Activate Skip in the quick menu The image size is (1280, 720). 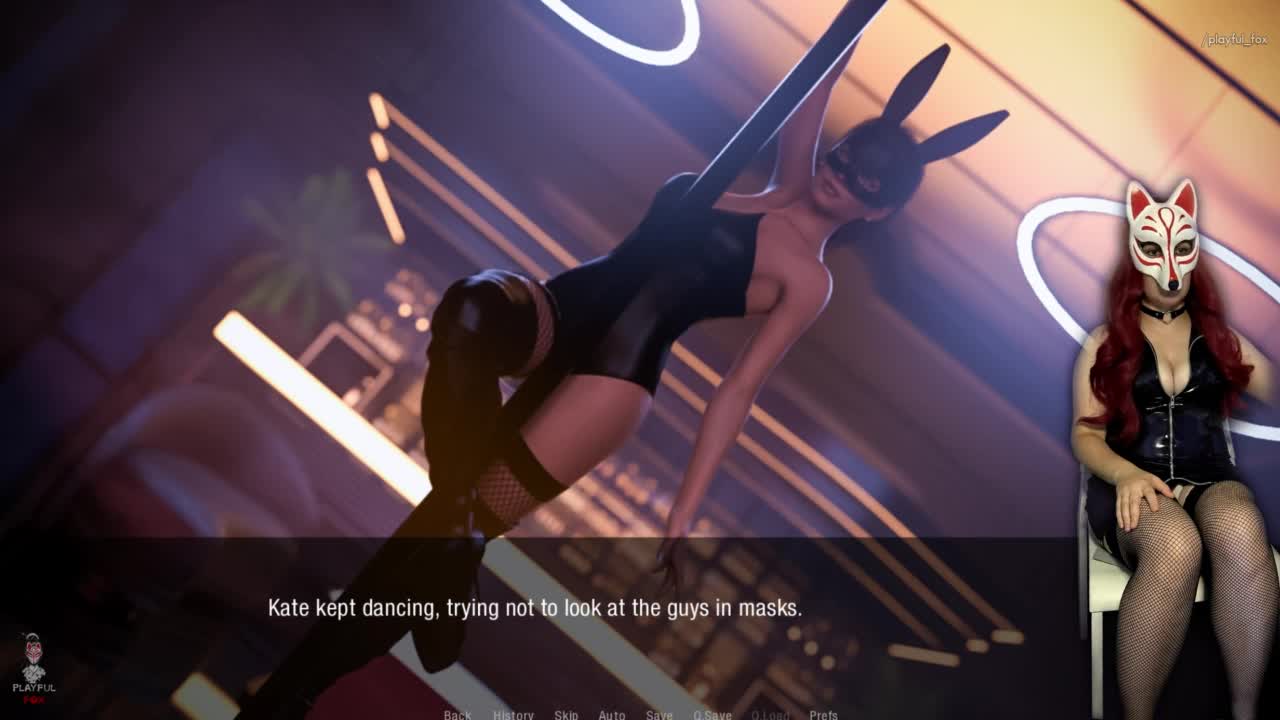[566, 714]
